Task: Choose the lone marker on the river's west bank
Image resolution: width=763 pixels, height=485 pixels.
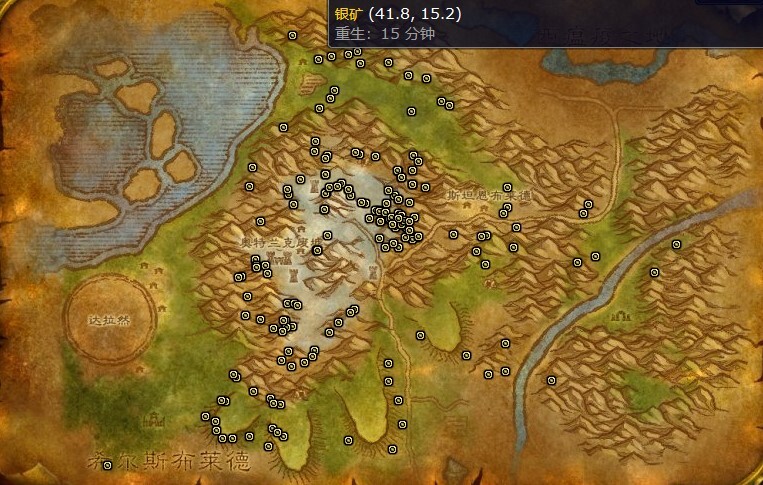Action: [551, 380]
